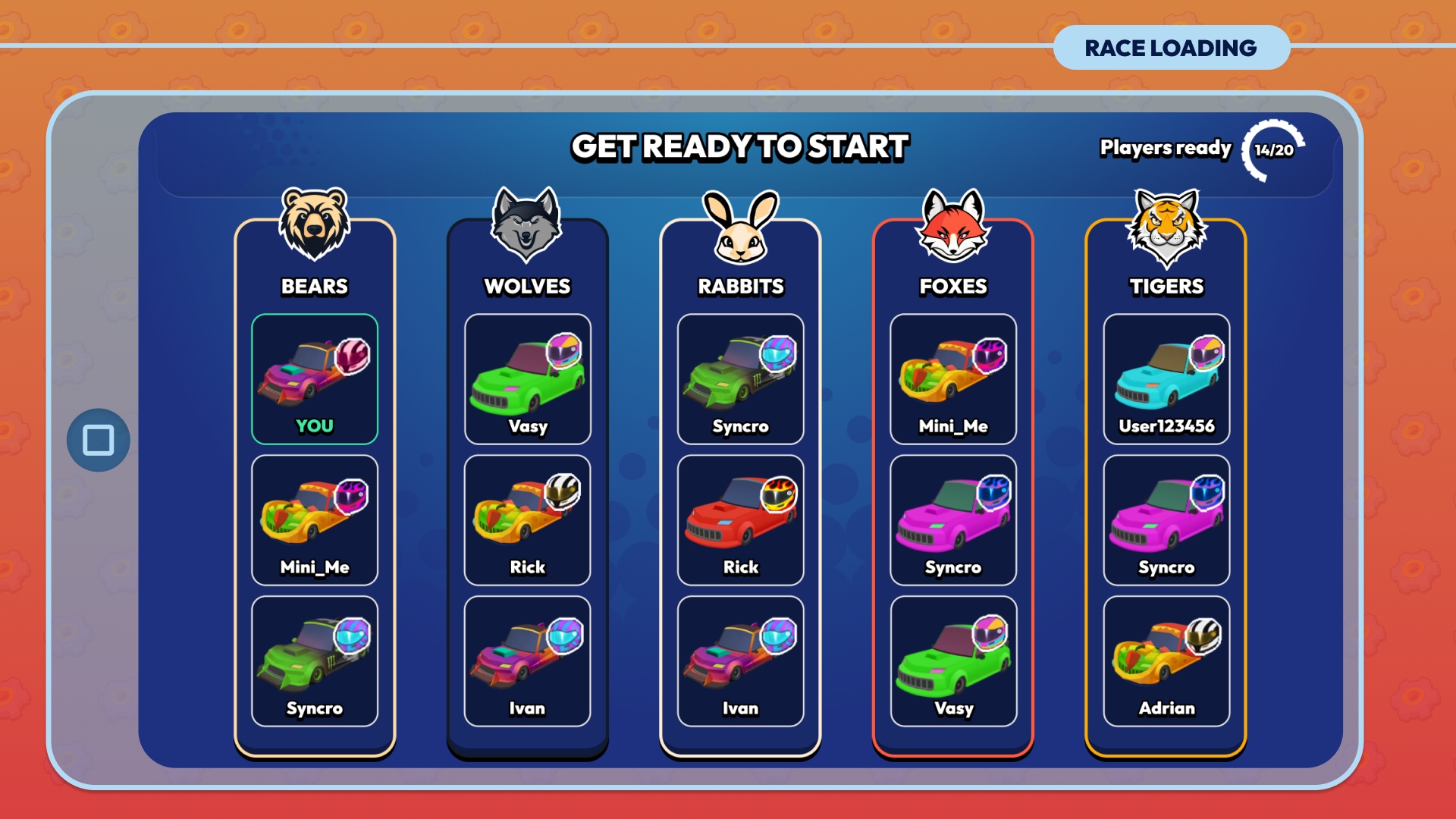The height and width of the screenshot is (819, 1456).
Task: Click the Race Loading label
Action: (x=1171, y=48)
